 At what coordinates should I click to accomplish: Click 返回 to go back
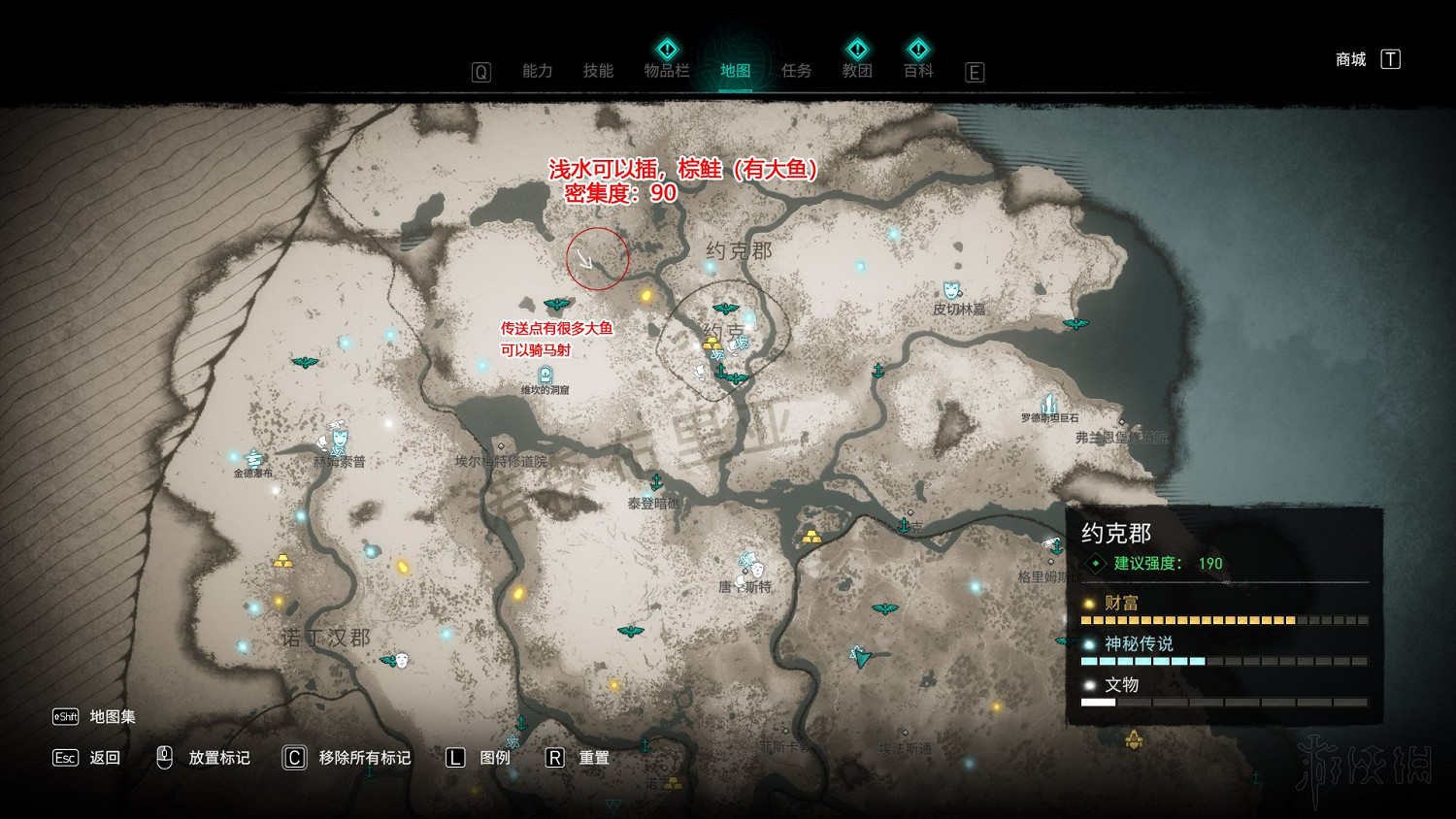coord(103,758)
